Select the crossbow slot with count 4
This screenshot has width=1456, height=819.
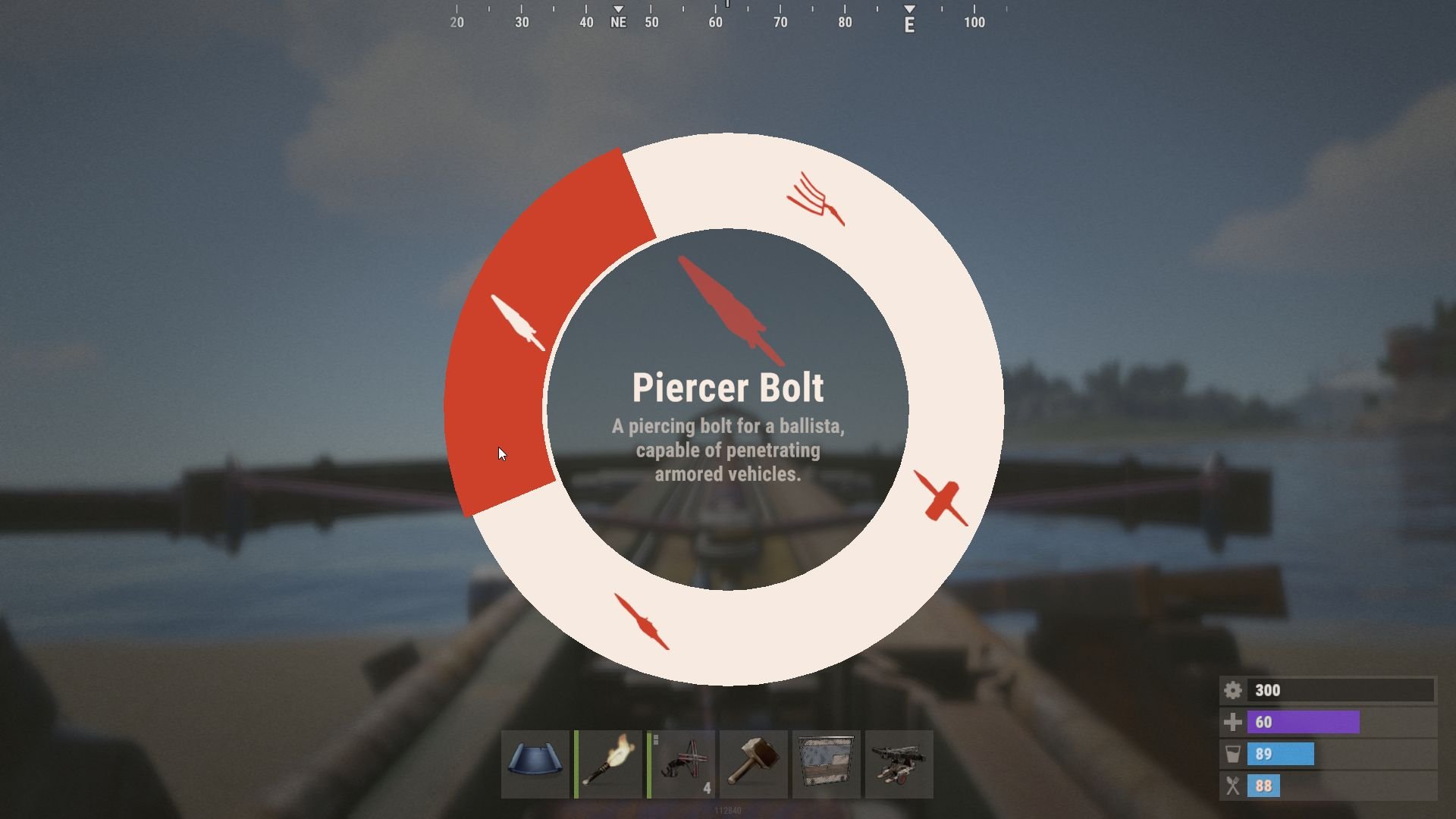click(681, 764)
